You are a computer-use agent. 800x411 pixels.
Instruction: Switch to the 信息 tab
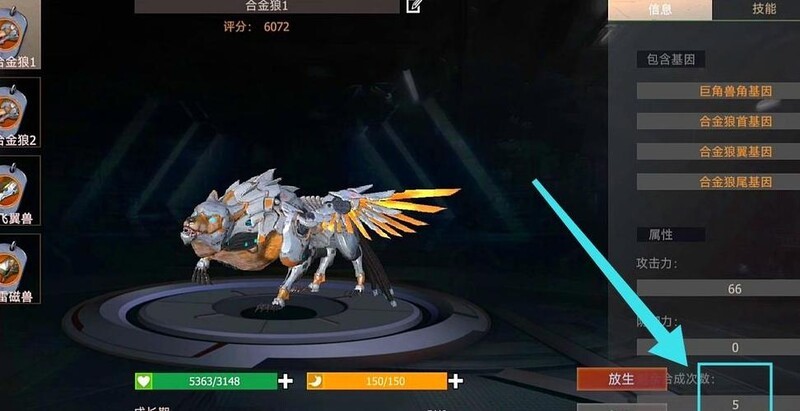[x=660, y=9]
